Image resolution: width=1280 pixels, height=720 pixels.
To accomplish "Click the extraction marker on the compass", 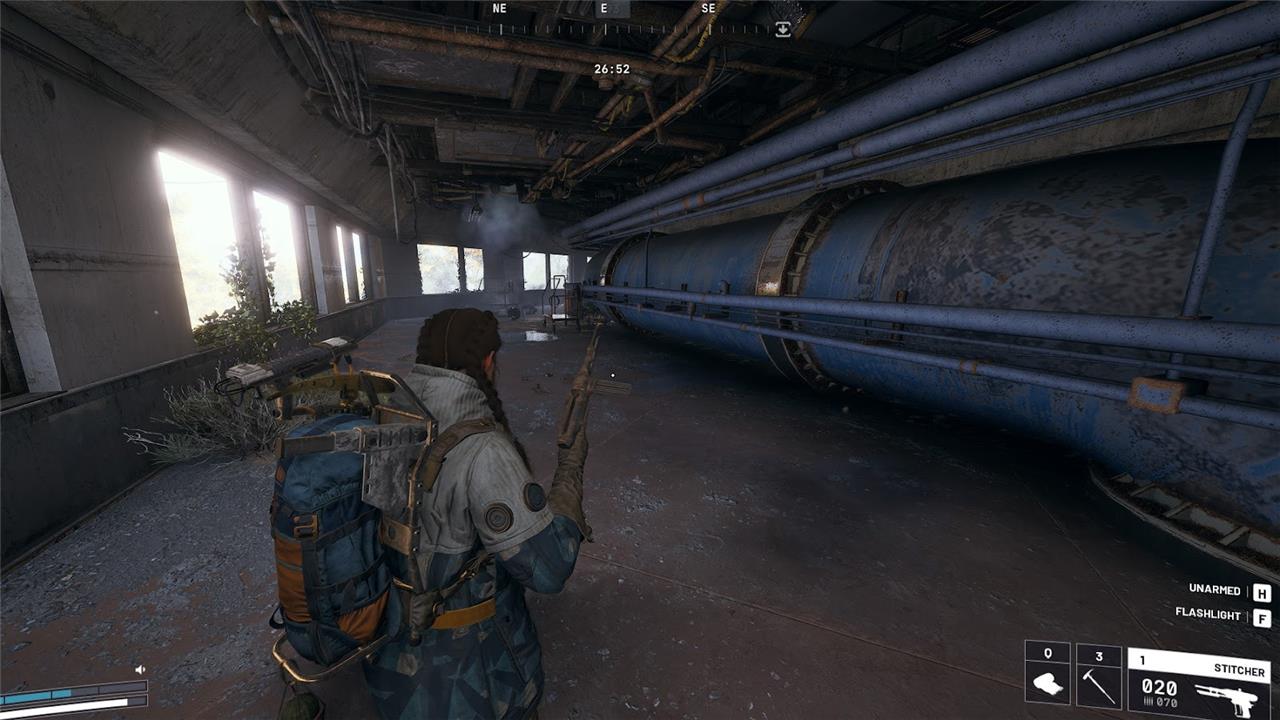I will click(783, 30).
